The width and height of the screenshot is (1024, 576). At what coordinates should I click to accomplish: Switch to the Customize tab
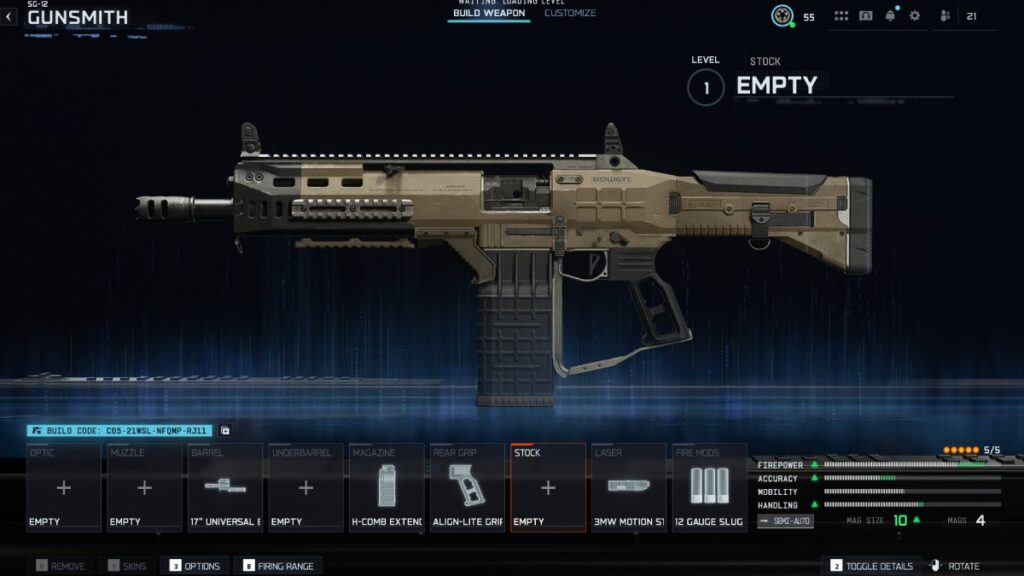(x=570, y=13)
